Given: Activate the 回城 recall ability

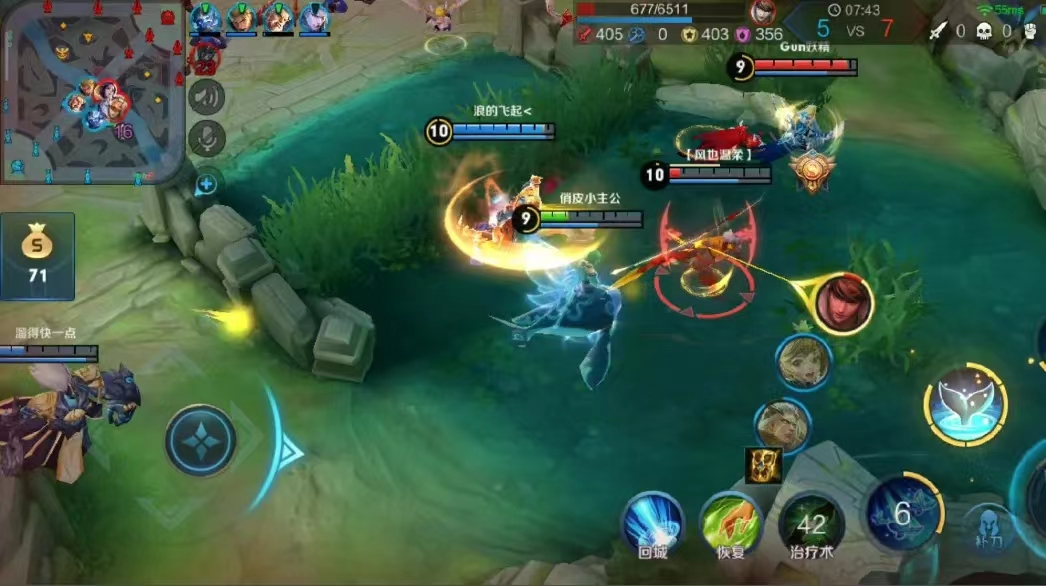Looking at the screenshot, I should tap(652, 523).
